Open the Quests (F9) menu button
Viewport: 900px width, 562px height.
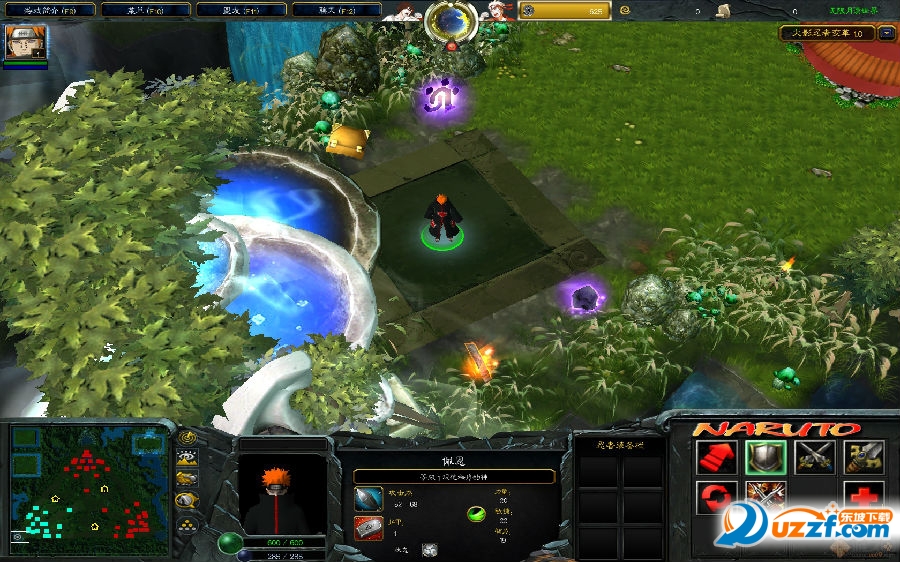coord(50,10)
